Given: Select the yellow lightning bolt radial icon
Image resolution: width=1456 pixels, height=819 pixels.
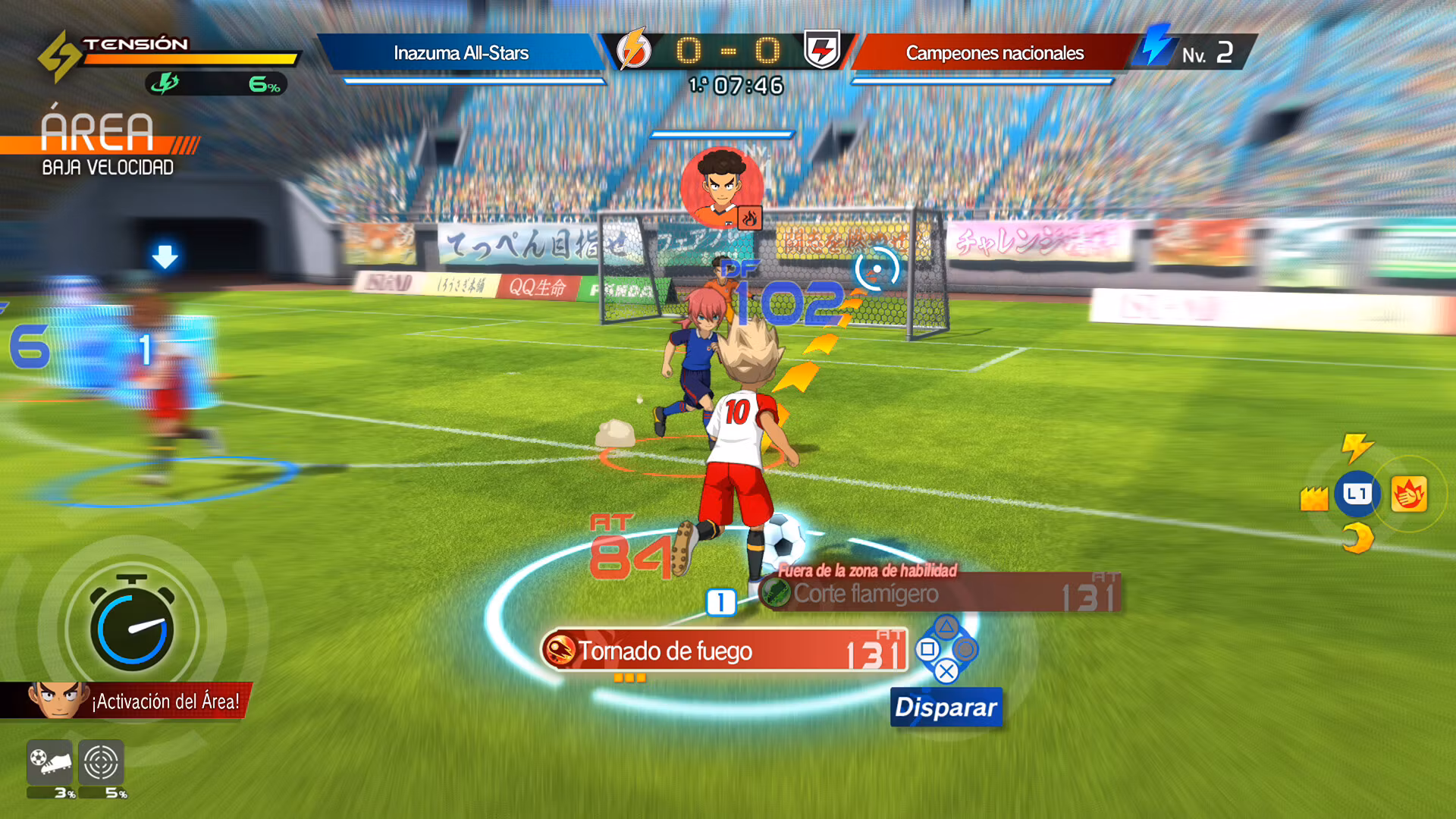Looking at the screenshot, I should point(1357,447).
